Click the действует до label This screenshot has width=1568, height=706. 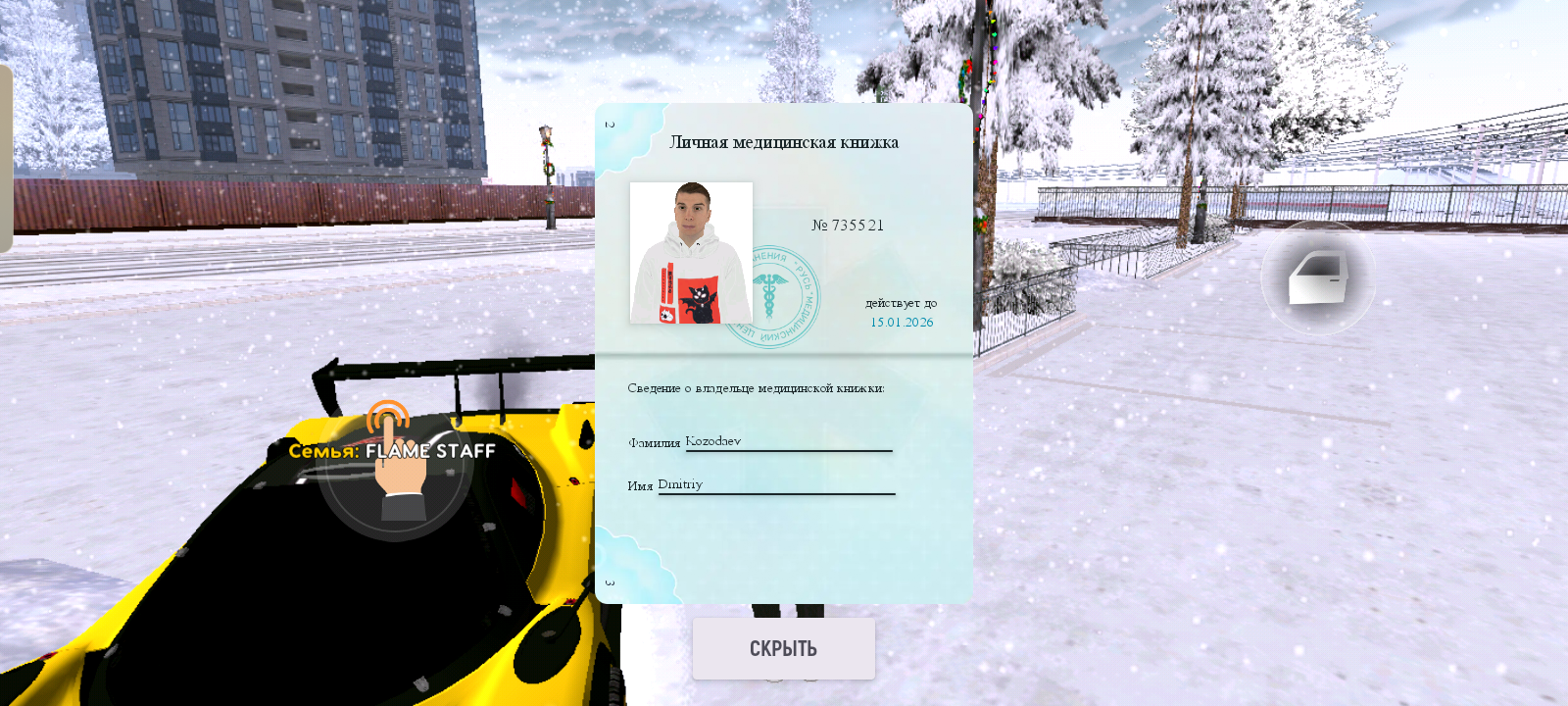[x=903, y=303]
